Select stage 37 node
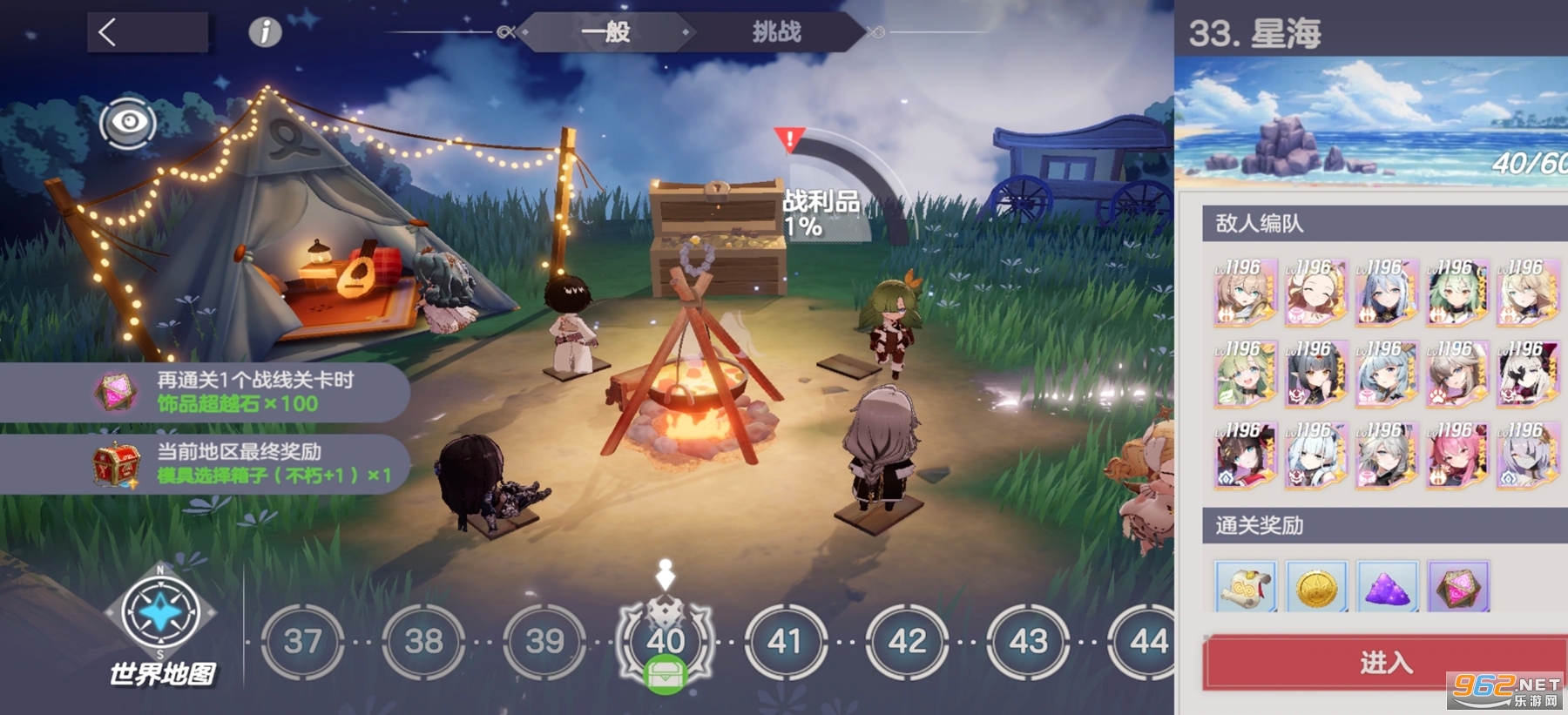1568x715 pixels. pos(302,642)
